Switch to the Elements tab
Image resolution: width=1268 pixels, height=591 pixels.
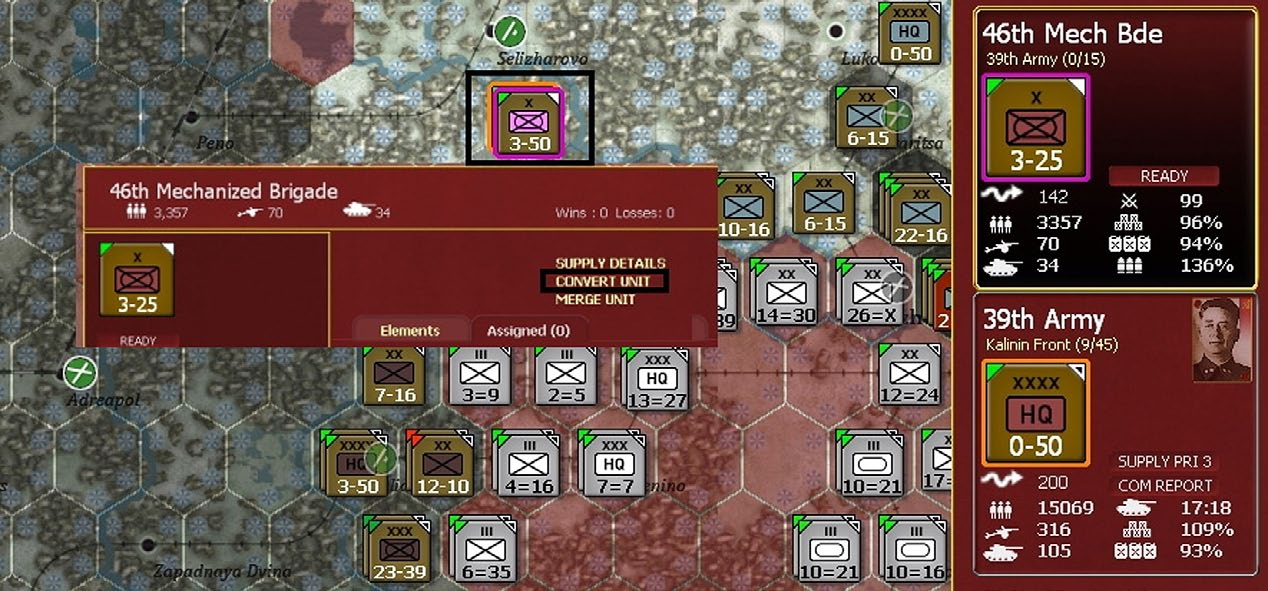coord(409,330)
